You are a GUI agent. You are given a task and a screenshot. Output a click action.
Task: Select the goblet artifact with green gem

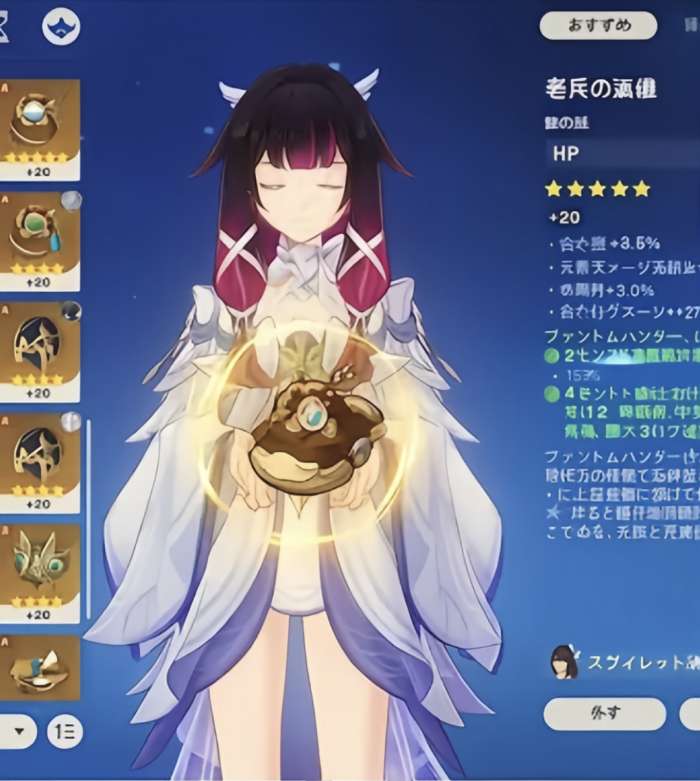tap(40, 236)
